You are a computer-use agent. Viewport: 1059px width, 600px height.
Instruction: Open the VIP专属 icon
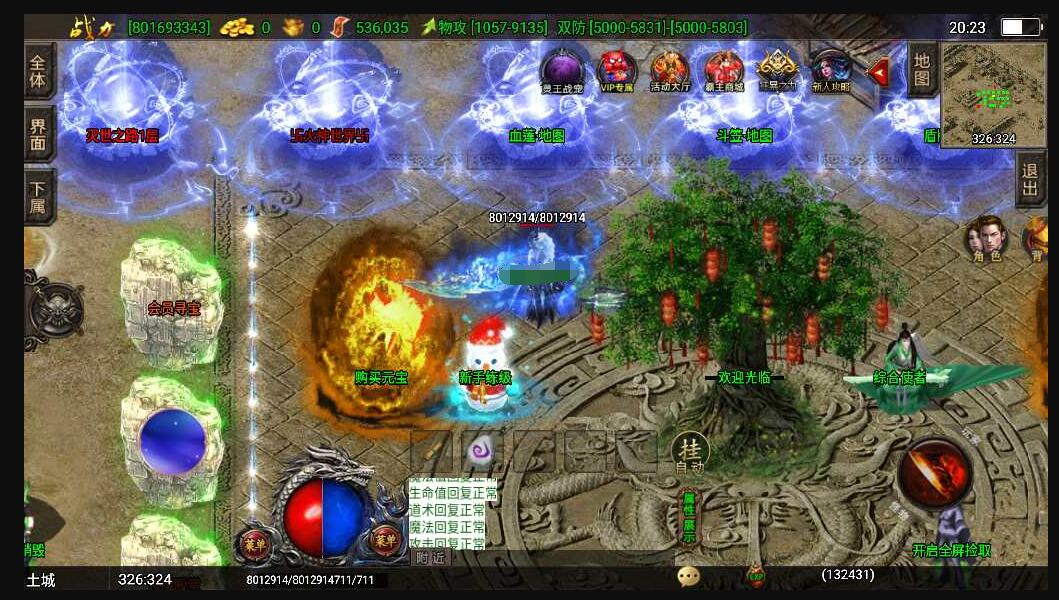tap(617, 71)
